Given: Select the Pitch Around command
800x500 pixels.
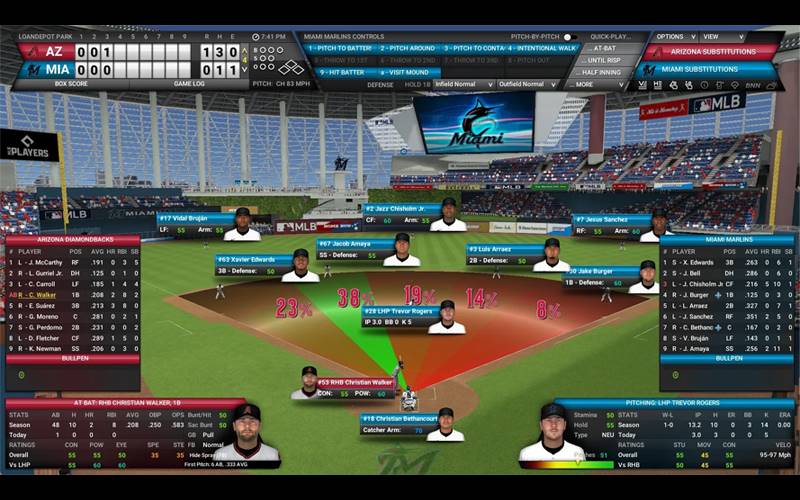Looking at the screenshot, I should [x=408, y=48].
